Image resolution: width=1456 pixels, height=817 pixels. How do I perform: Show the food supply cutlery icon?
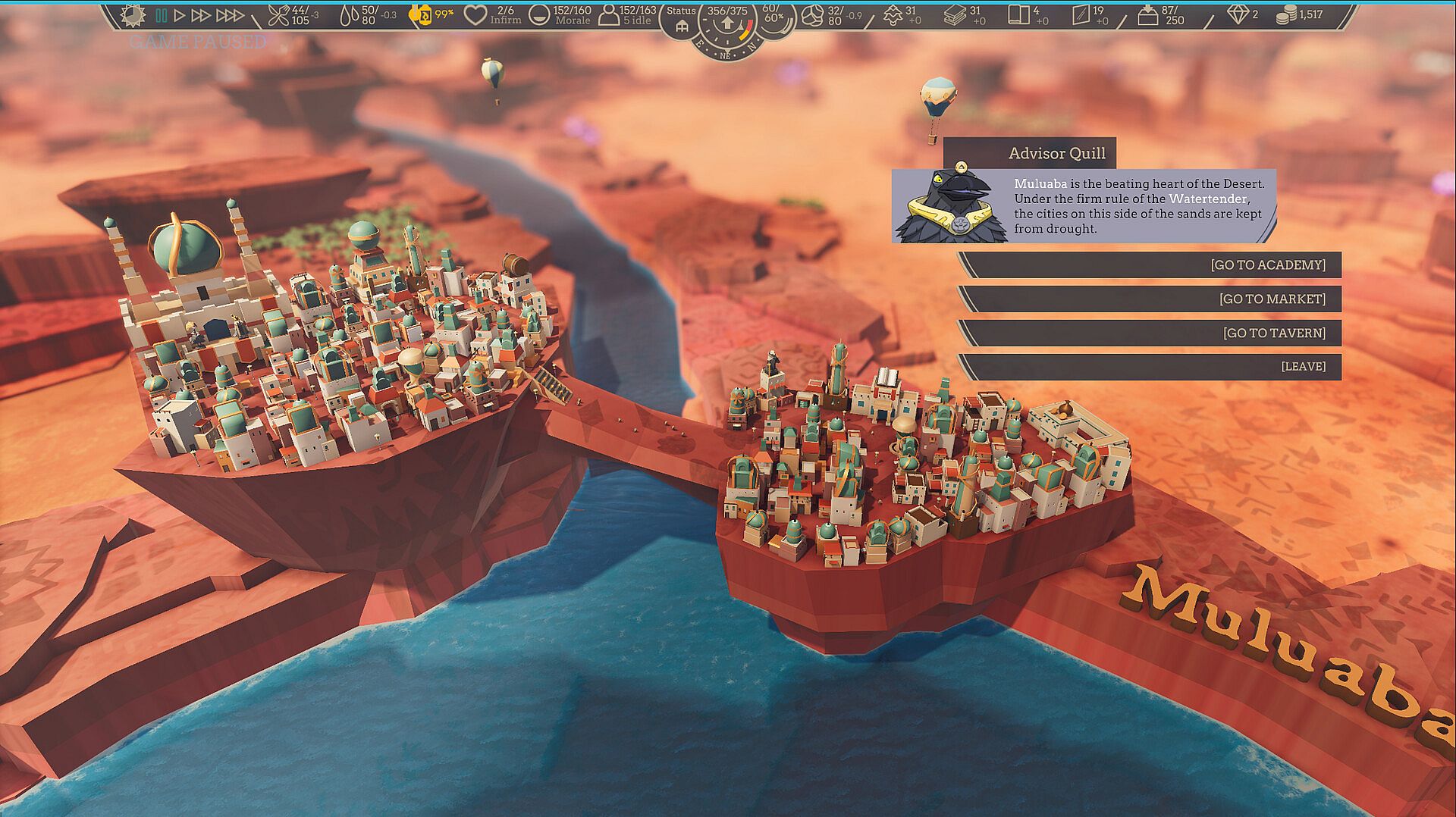pyautogui.click(x=279, y=14)
